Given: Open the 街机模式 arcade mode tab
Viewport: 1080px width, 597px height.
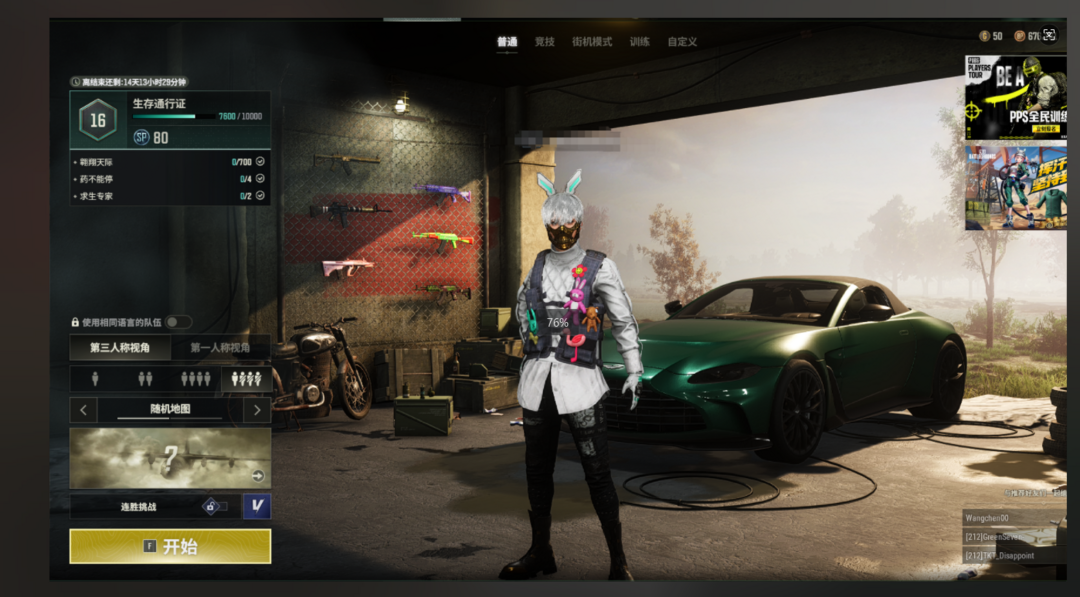Looking at the screenshot, I should (x=591, y=42).
